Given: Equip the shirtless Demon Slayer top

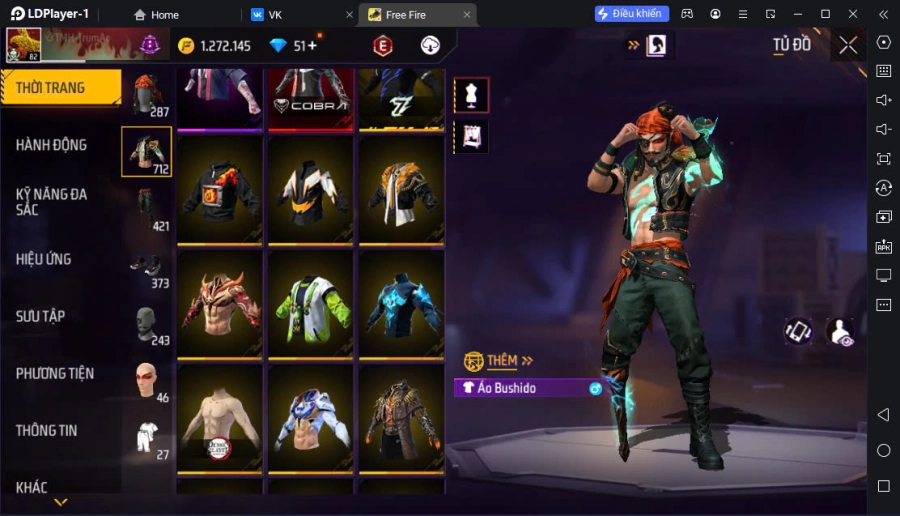Looking at the screenshot, I should [220, 418].
